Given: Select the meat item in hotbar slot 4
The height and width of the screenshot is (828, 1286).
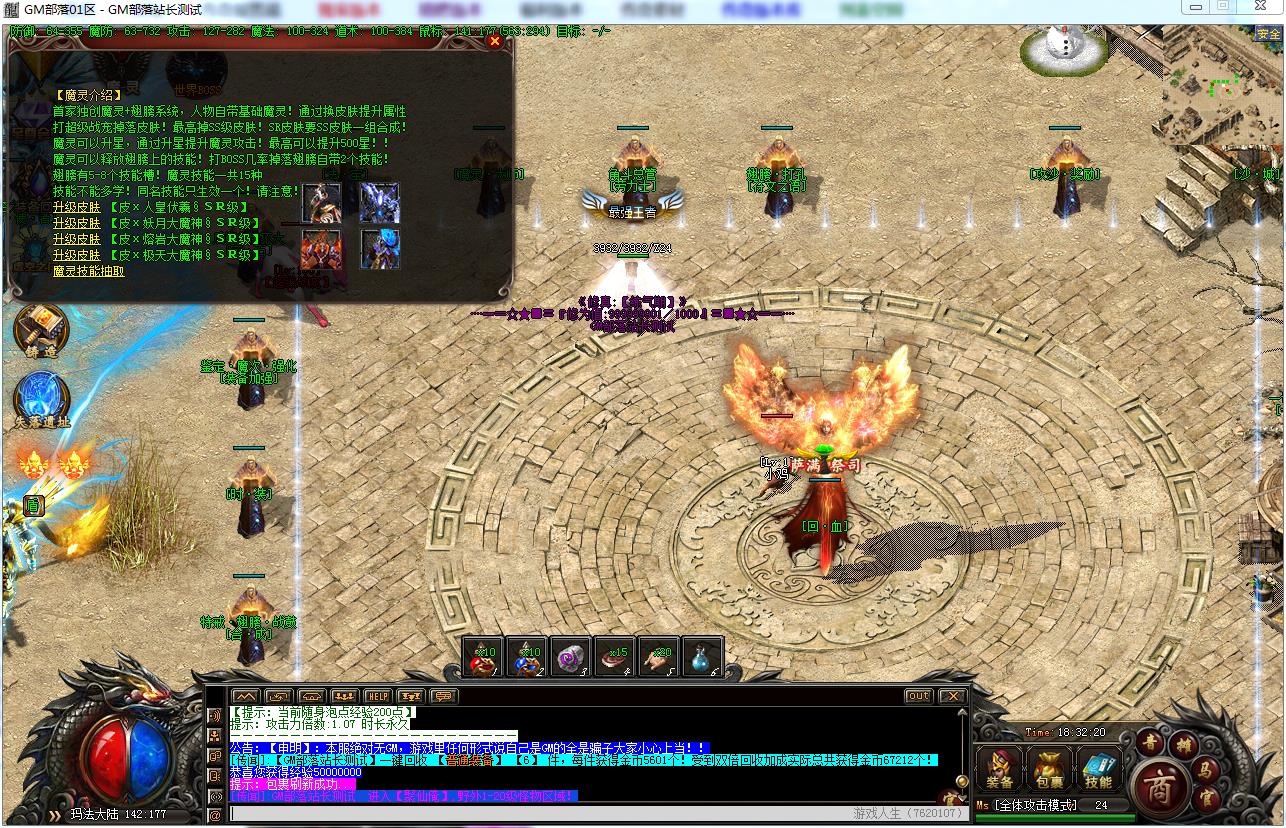Looking at the screenshot, I should click(615, 656).
